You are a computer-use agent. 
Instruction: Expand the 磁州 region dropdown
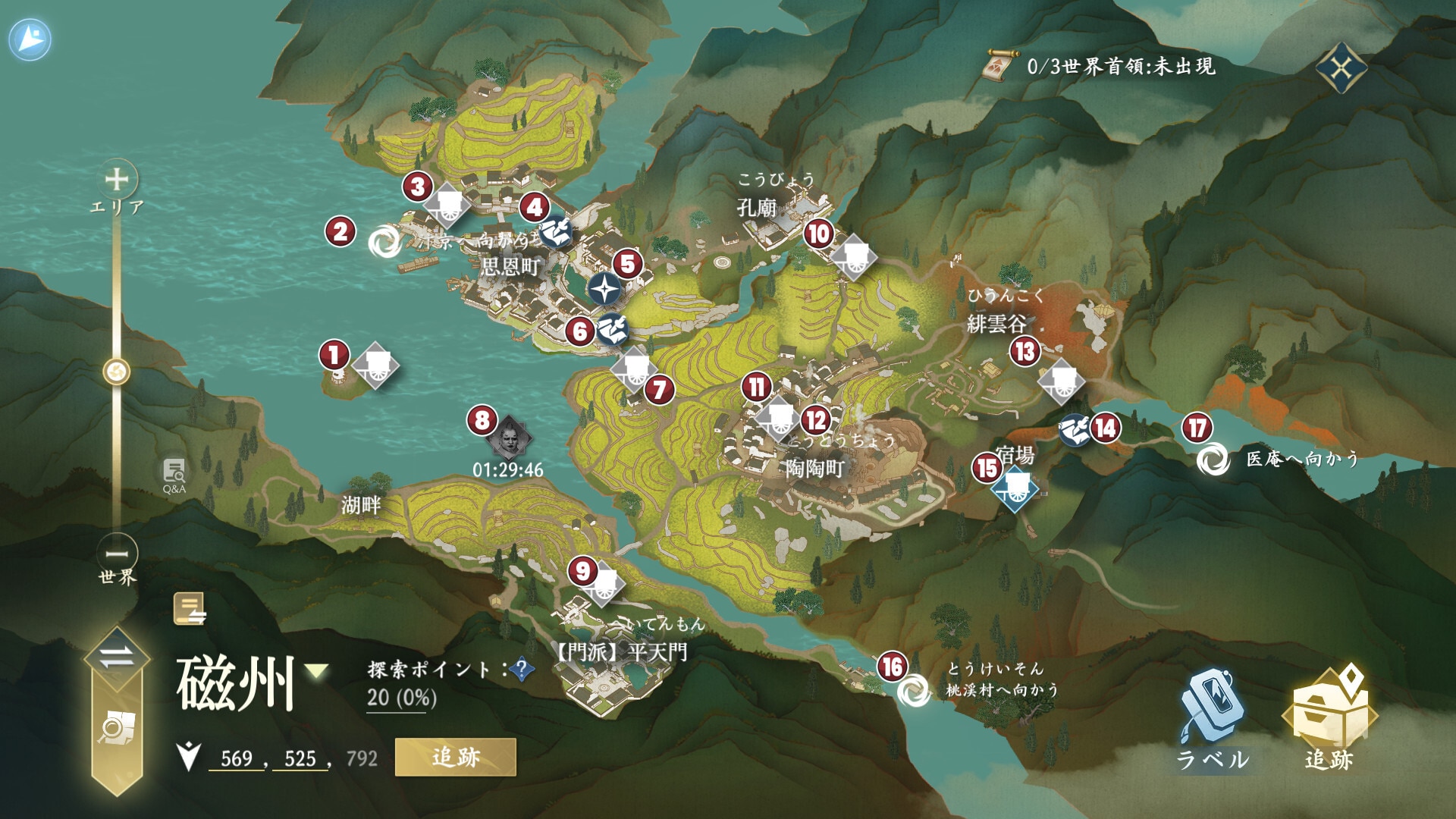[316, 671]
